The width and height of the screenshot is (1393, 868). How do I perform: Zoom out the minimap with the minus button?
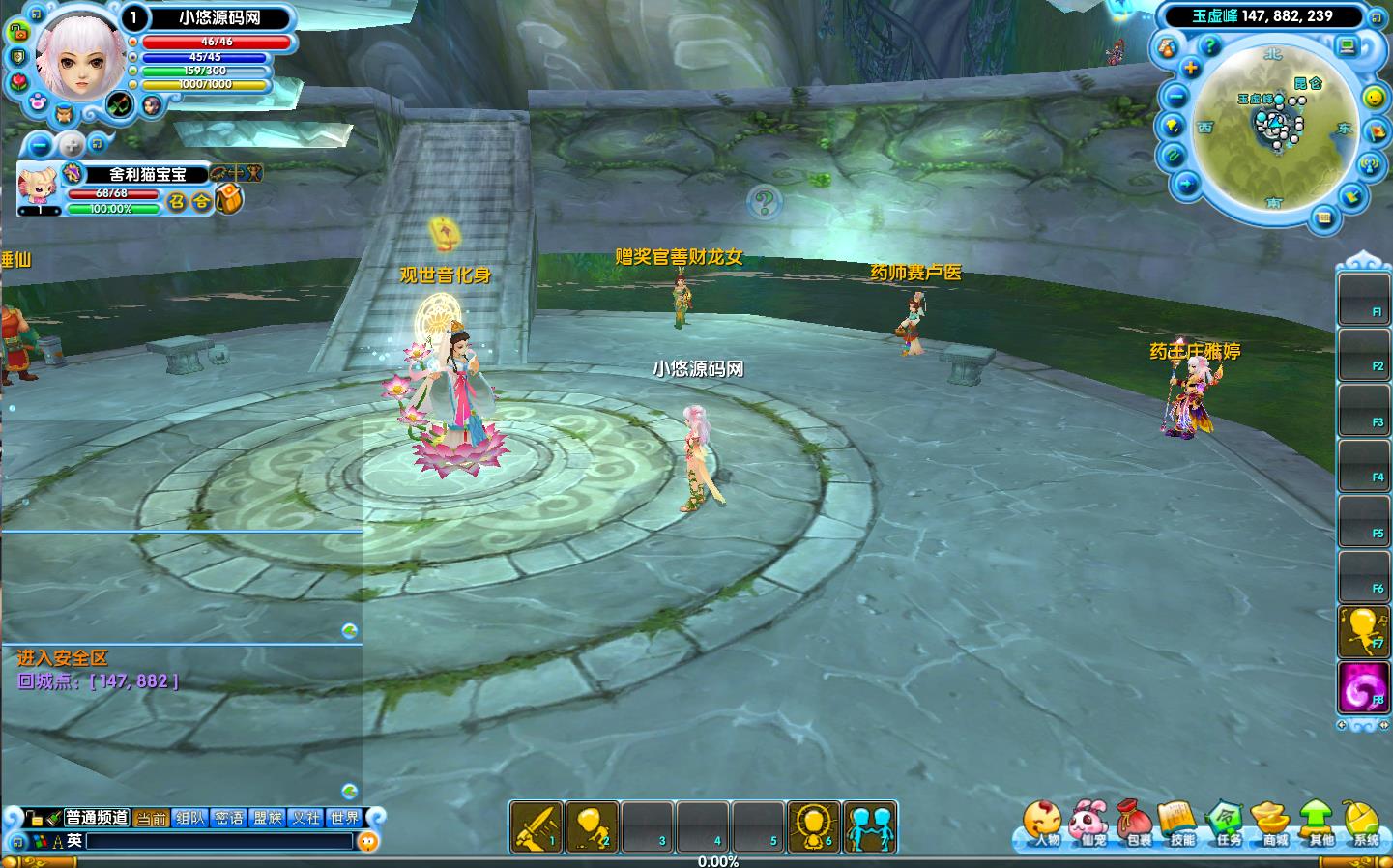click(x=1176, y=97)
